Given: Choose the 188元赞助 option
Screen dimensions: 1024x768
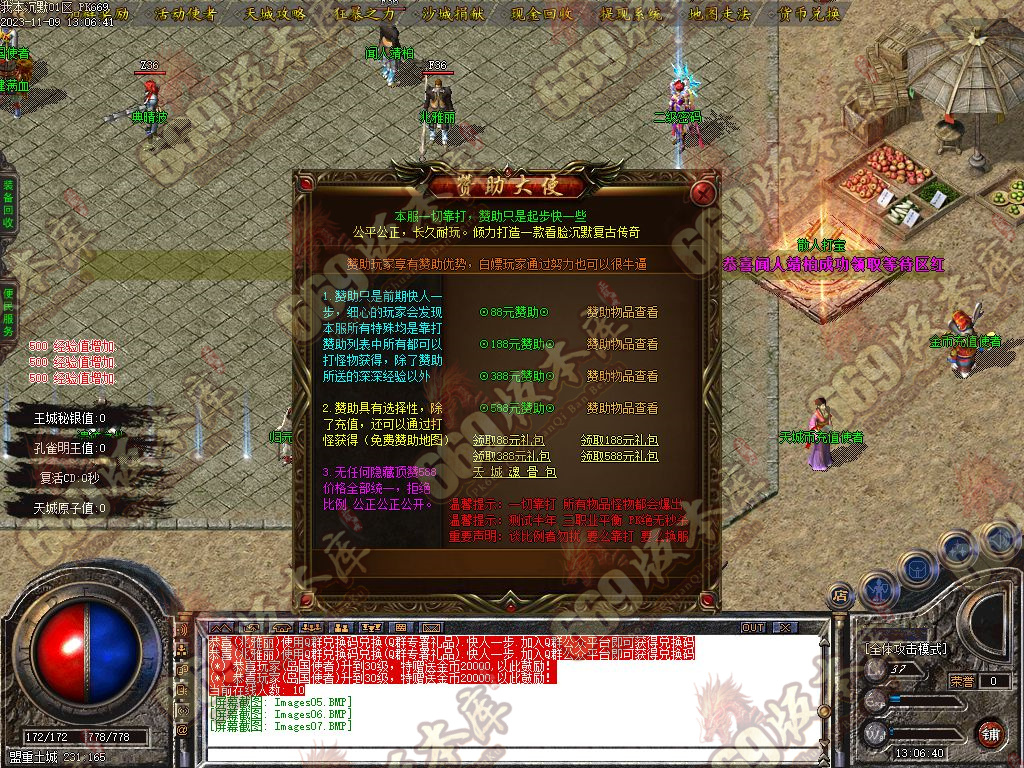Looking at the screenshot, I should [x=514, y=344].
